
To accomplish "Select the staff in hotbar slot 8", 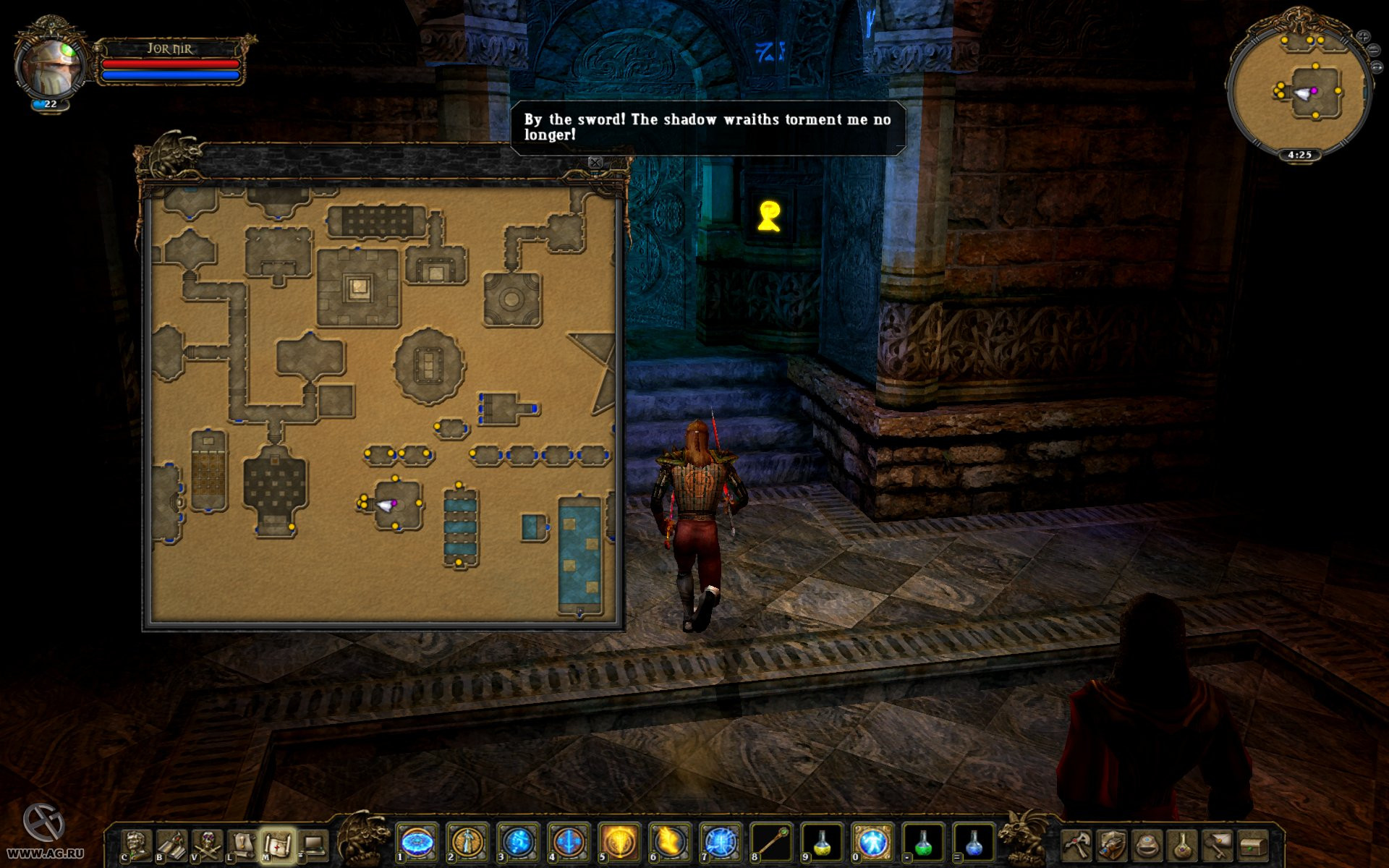I will 771,843.
